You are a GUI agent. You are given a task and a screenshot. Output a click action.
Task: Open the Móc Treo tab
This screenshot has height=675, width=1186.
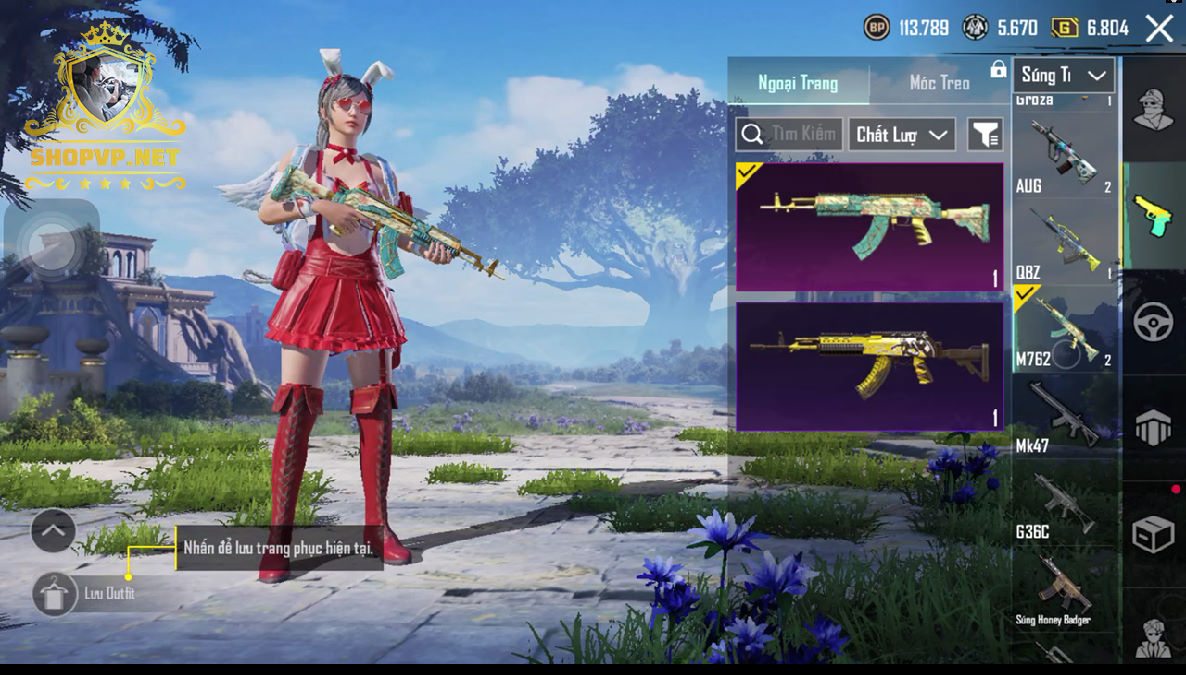click(939, 83)
